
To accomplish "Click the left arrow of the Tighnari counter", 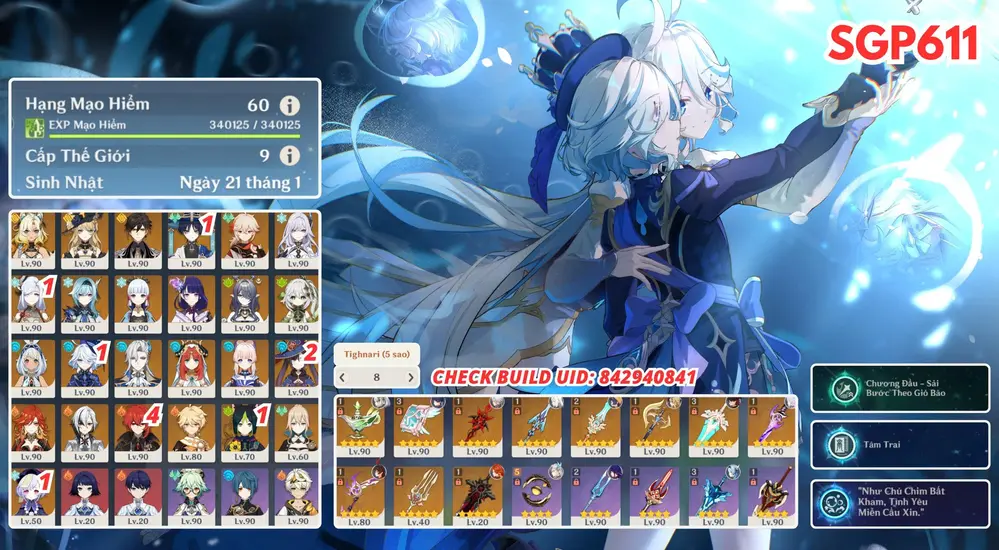I will pos(343,377).
